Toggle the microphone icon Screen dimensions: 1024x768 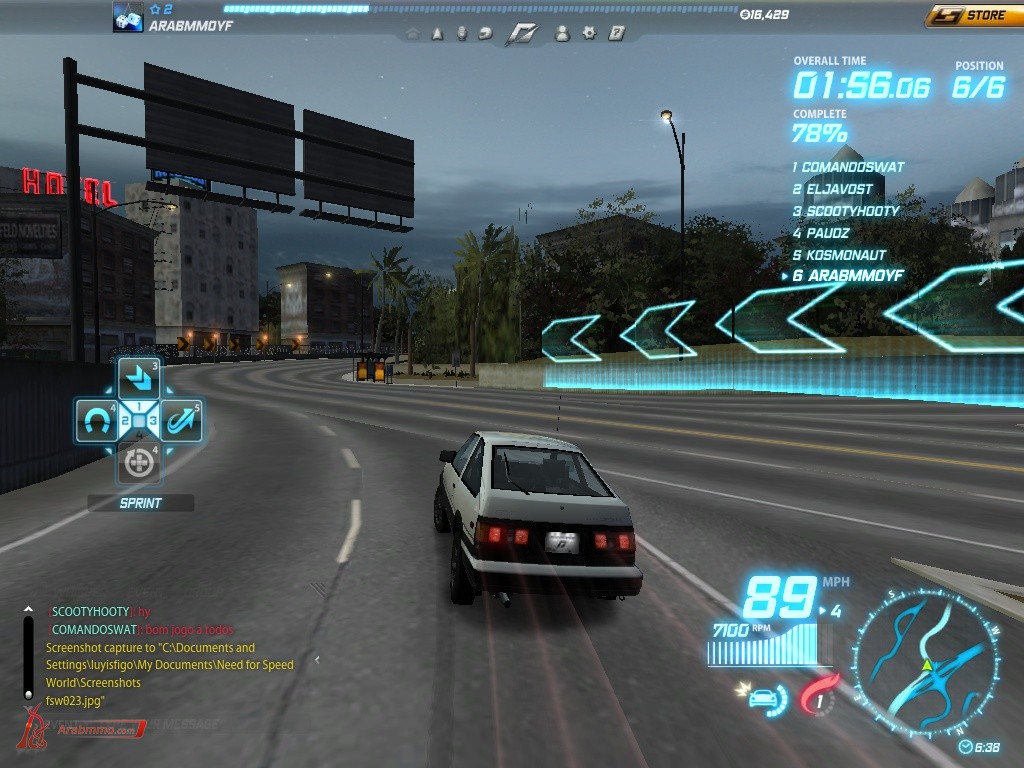pyautogui.click(x=461, y=33)
